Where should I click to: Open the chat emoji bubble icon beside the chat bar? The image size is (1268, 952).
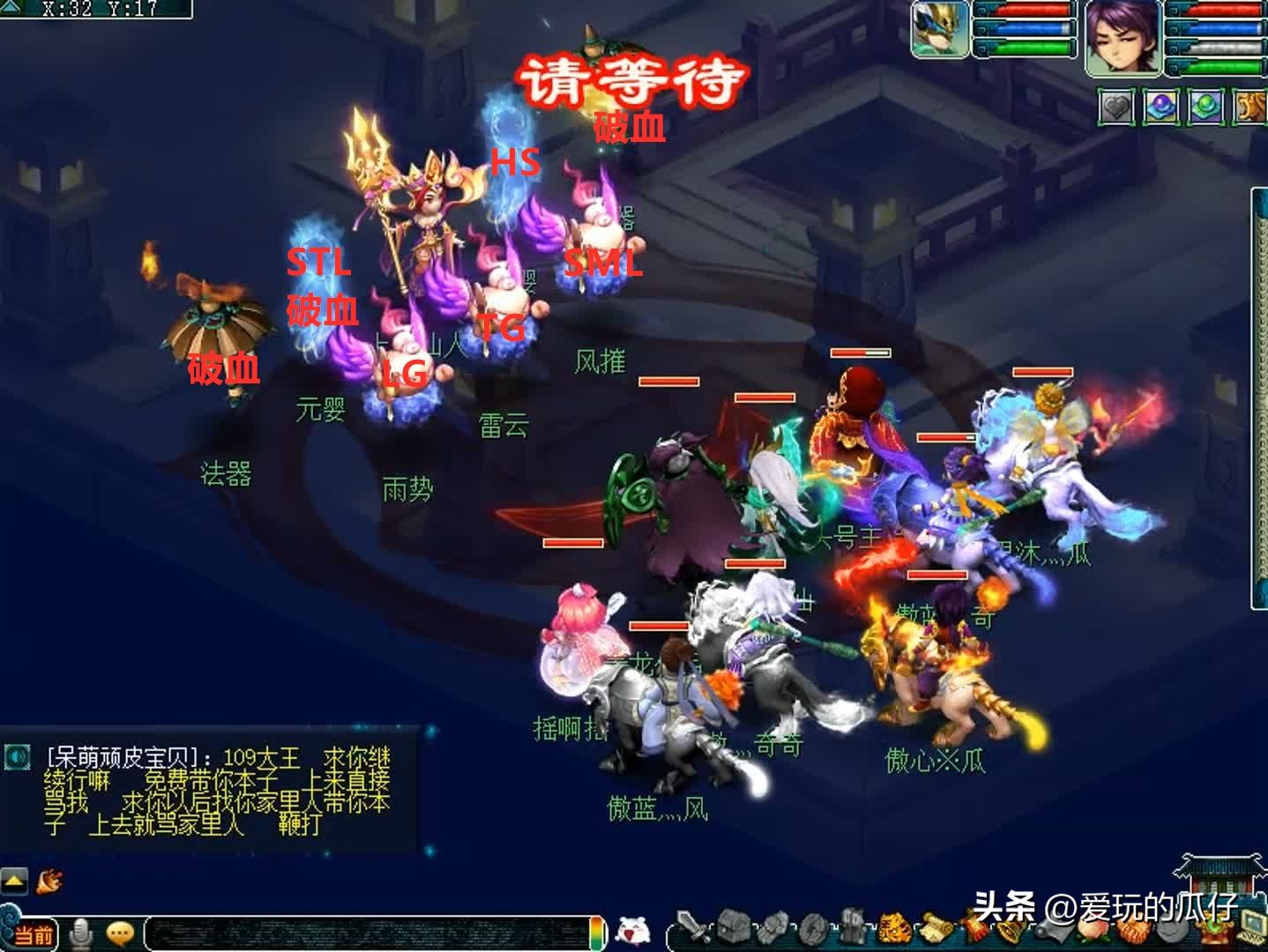119,931
